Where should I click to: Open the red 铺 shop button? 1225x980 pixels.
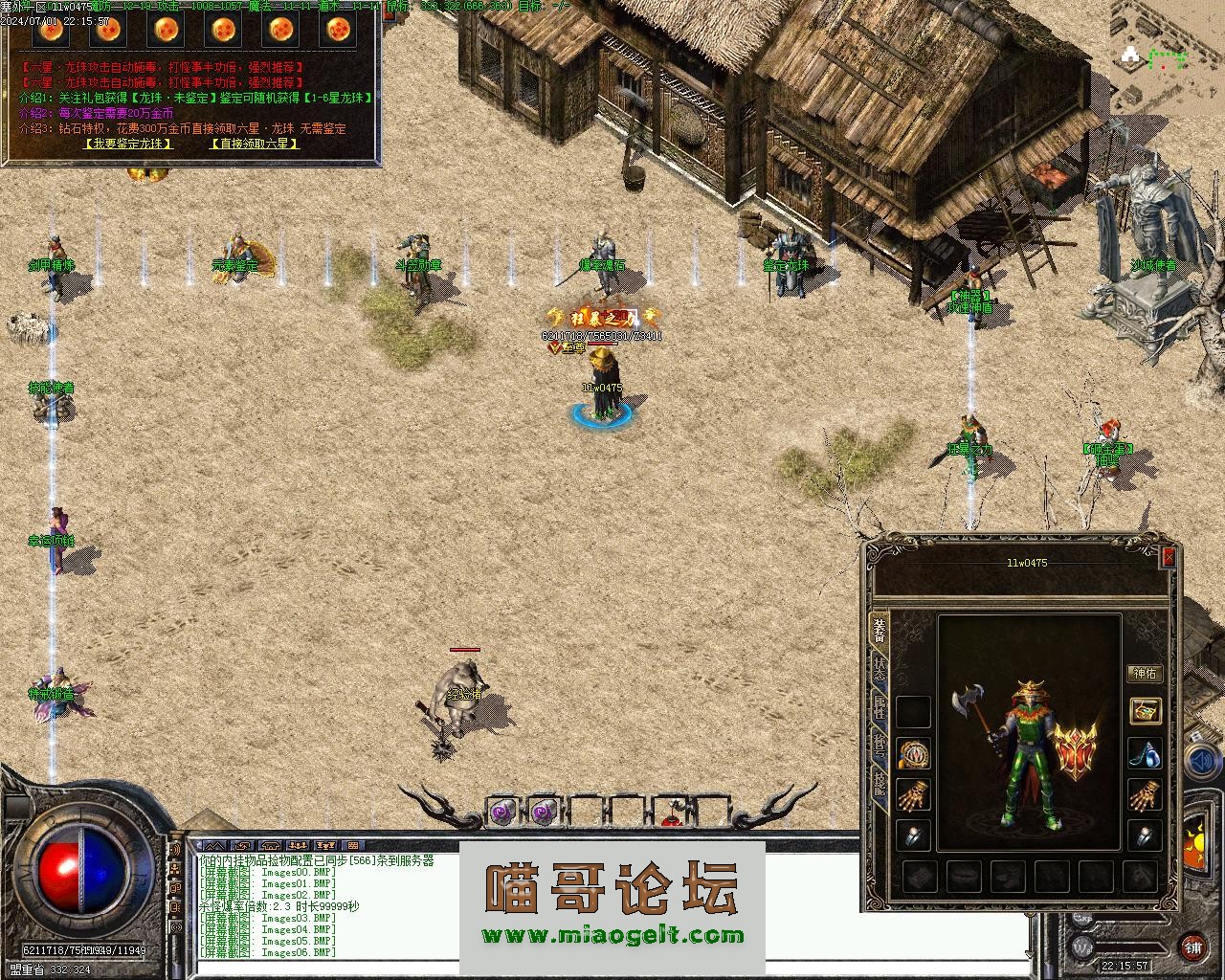pos(1193,947)
